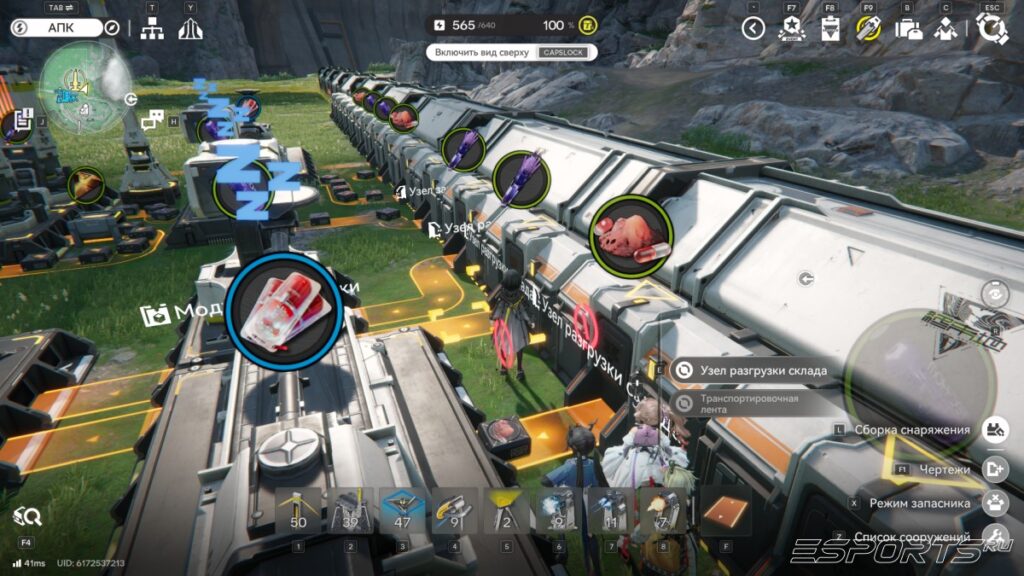
Task: Click the back arrow circle icon
Action: point(753,29)
